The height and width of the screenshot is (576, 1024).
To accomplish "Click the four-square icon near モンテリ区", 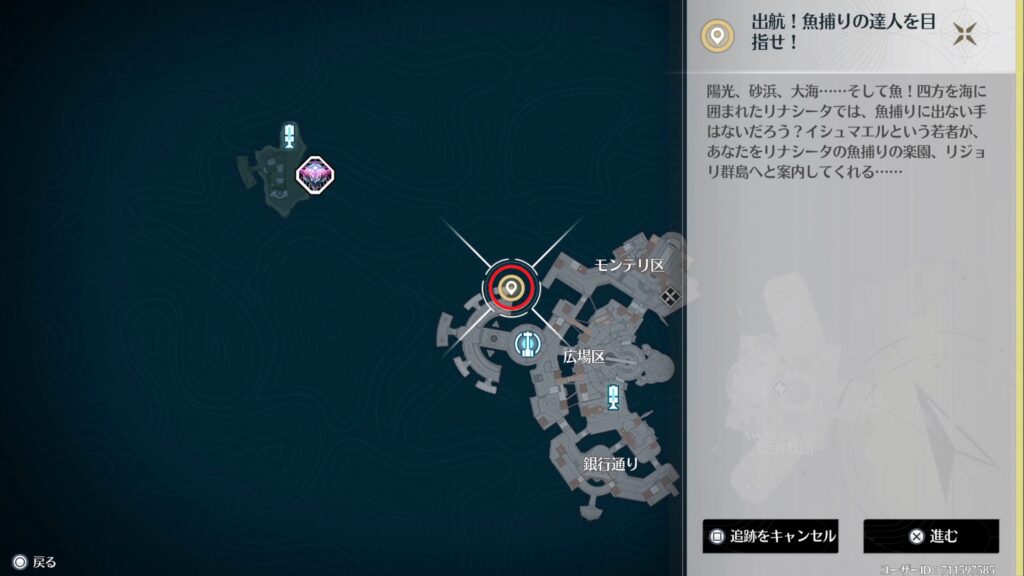I will tap(671, 295).
